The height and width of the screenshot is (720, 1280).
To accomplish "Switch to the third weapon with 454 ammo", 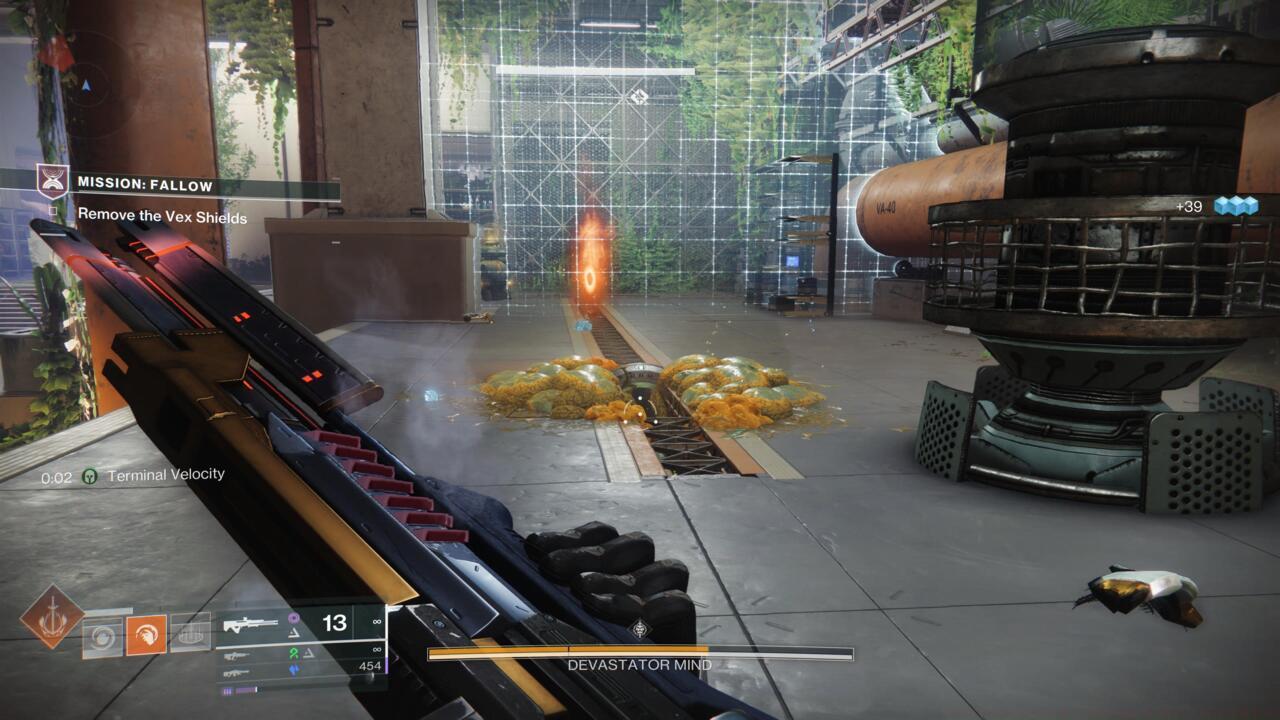I will click(300, 669).
